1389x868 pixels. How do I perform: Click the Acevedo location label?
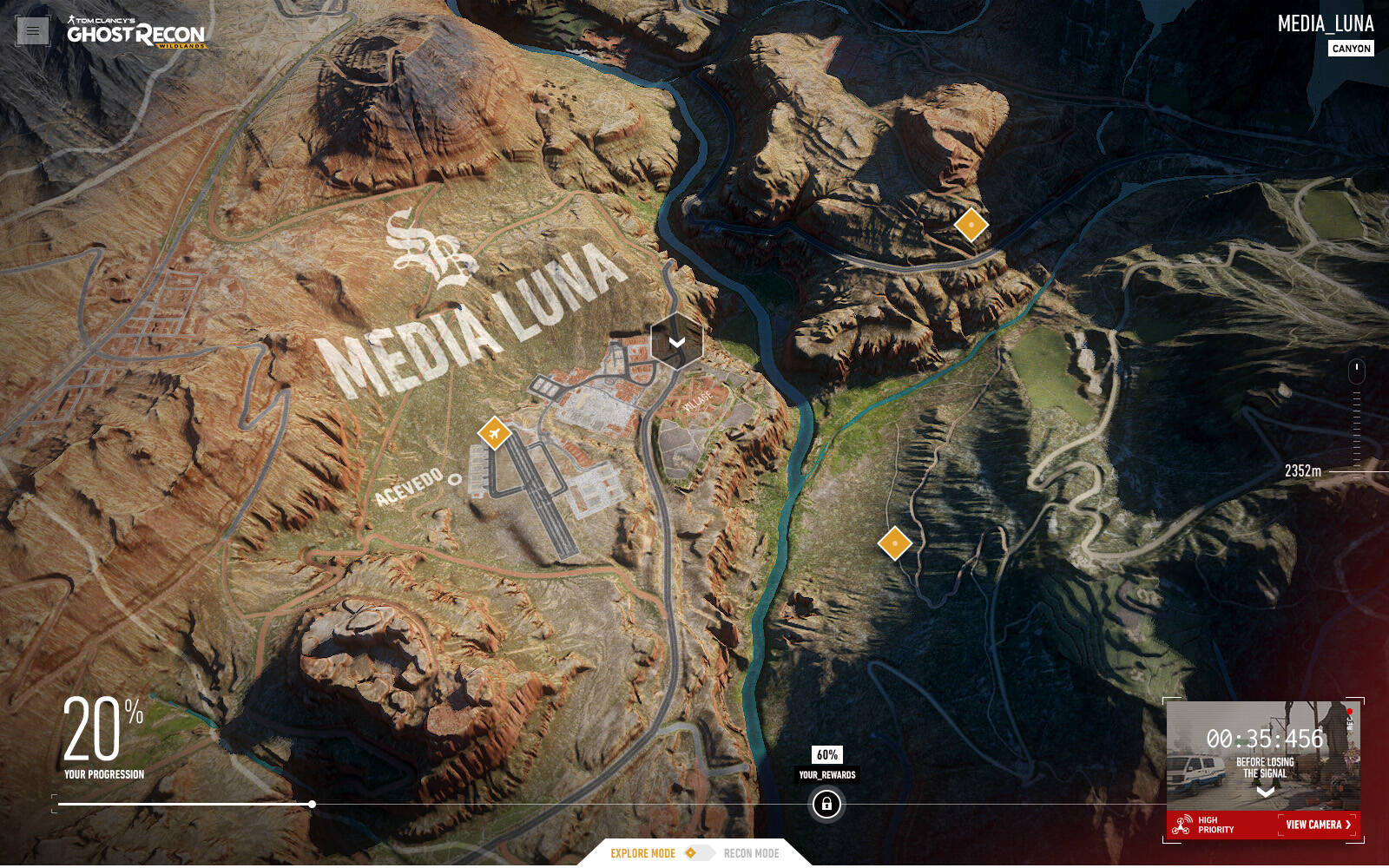click(410, 486)
